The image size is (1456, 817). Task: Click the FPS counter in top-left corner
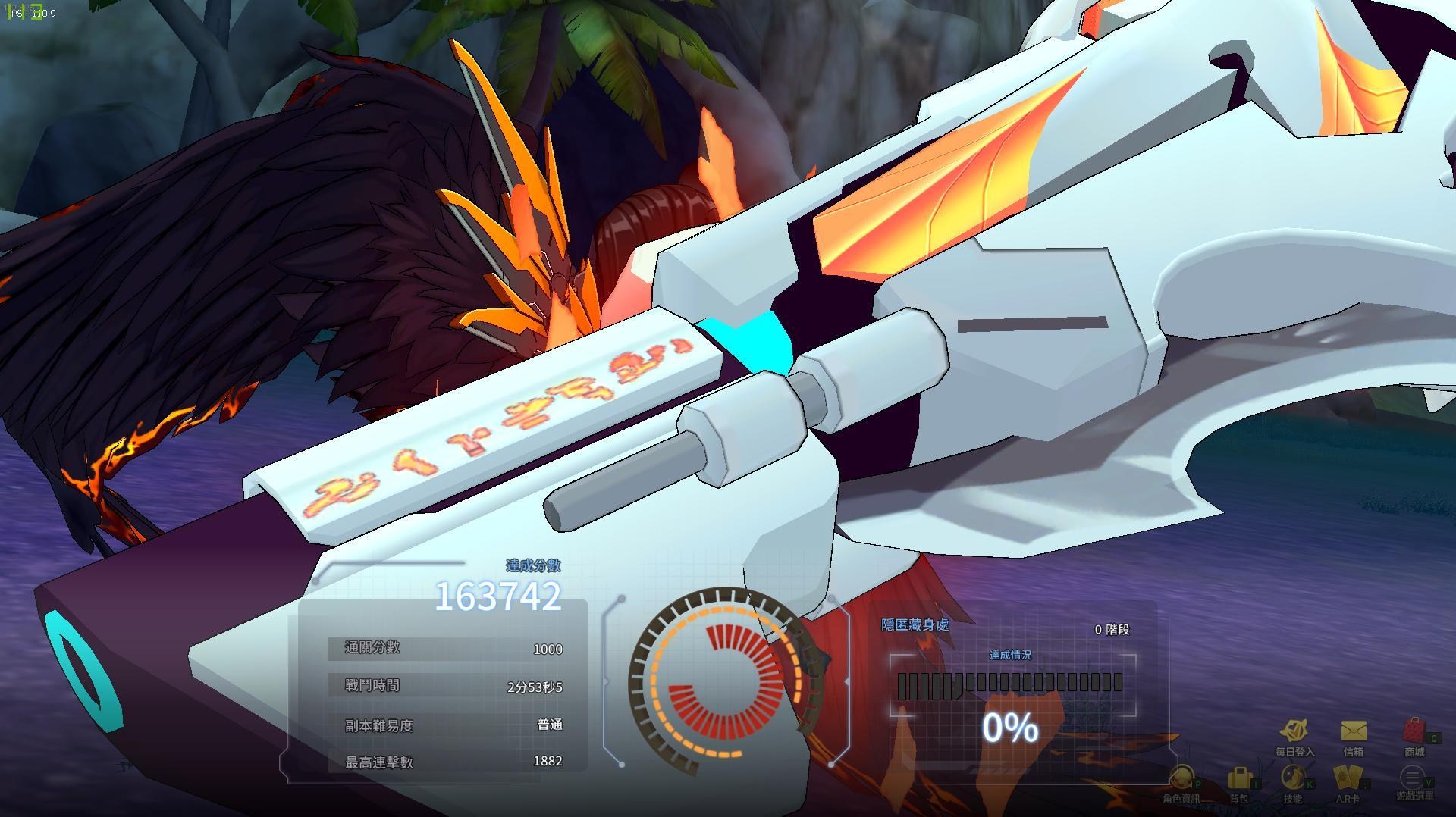point(30,13)
